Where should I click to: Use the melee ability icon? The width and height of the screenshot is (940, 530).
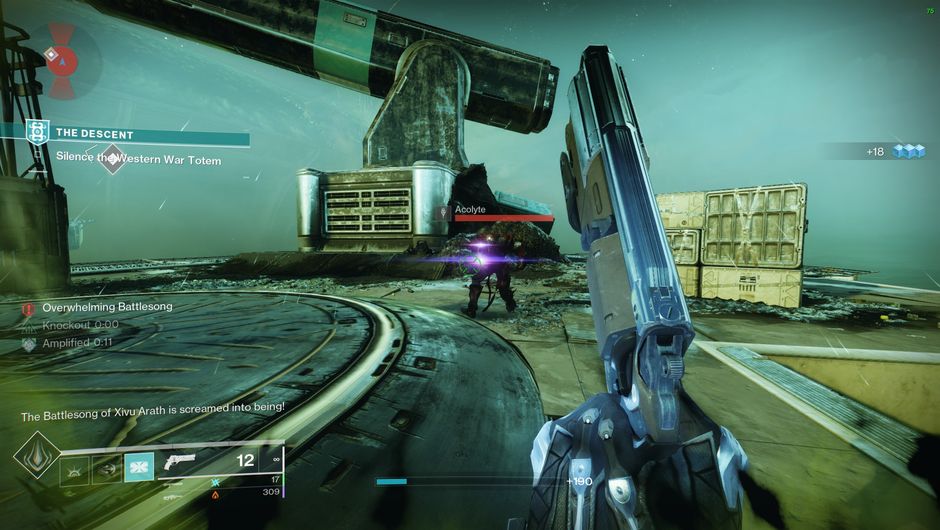tap(106, 468)
